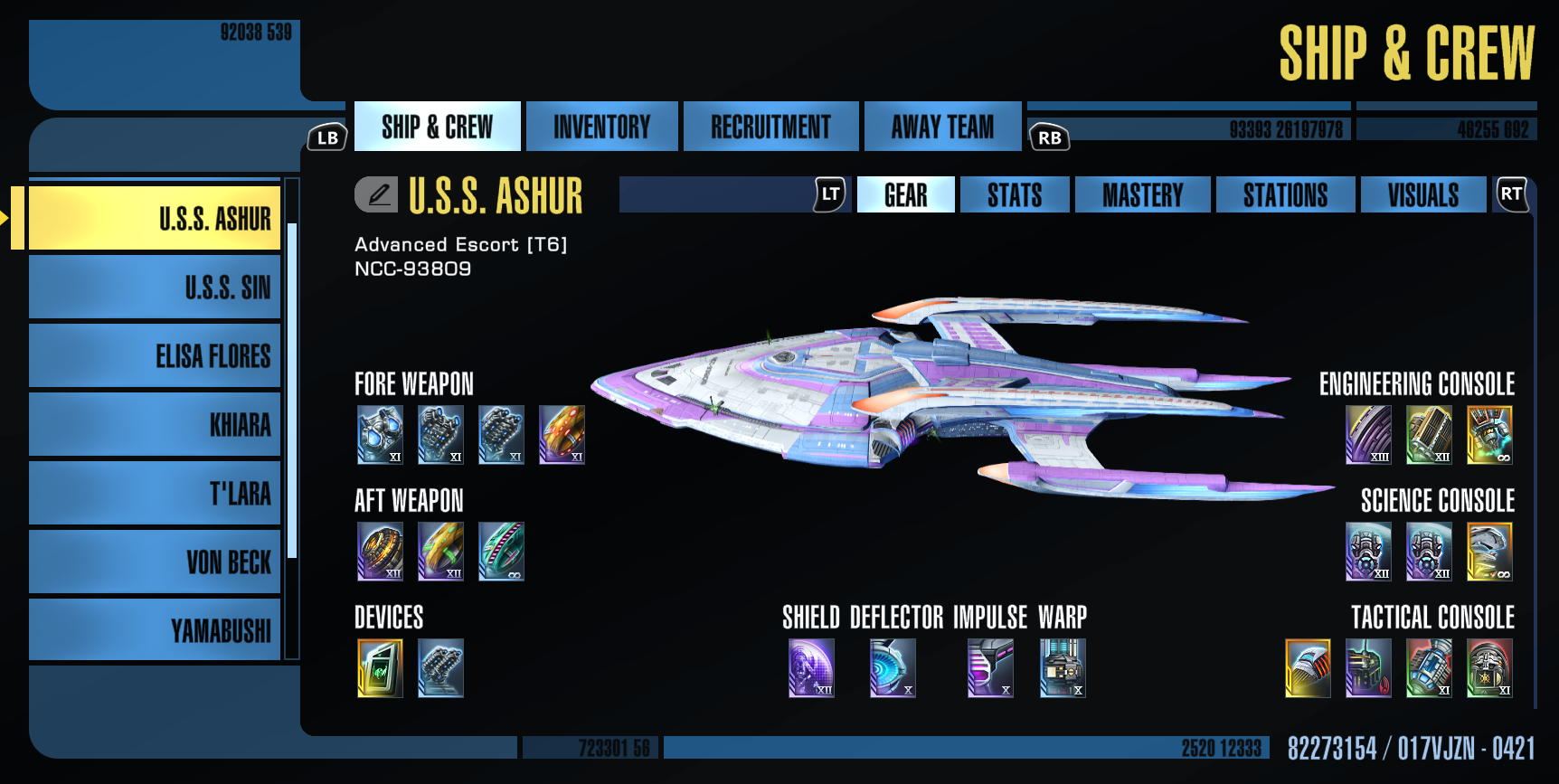Select the Warp core slot
This screenshot has width=1559, height=784.
pyautogui.click(x=1063, y=668)
